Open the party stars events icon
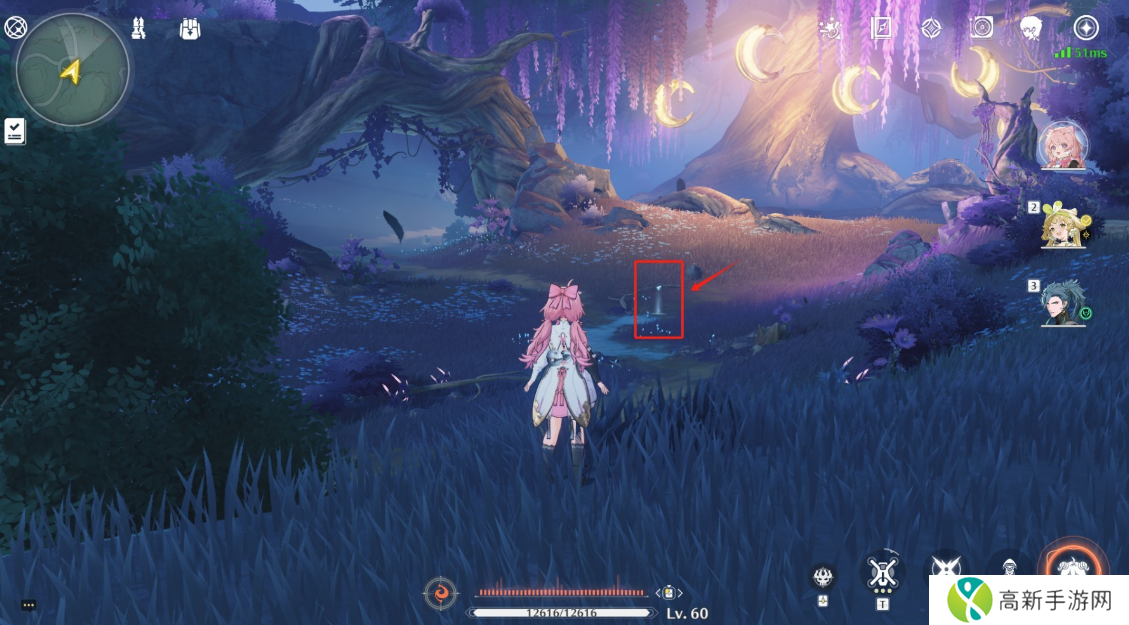Viewport: 1129px width, 625px height. [x=830, y=28]
